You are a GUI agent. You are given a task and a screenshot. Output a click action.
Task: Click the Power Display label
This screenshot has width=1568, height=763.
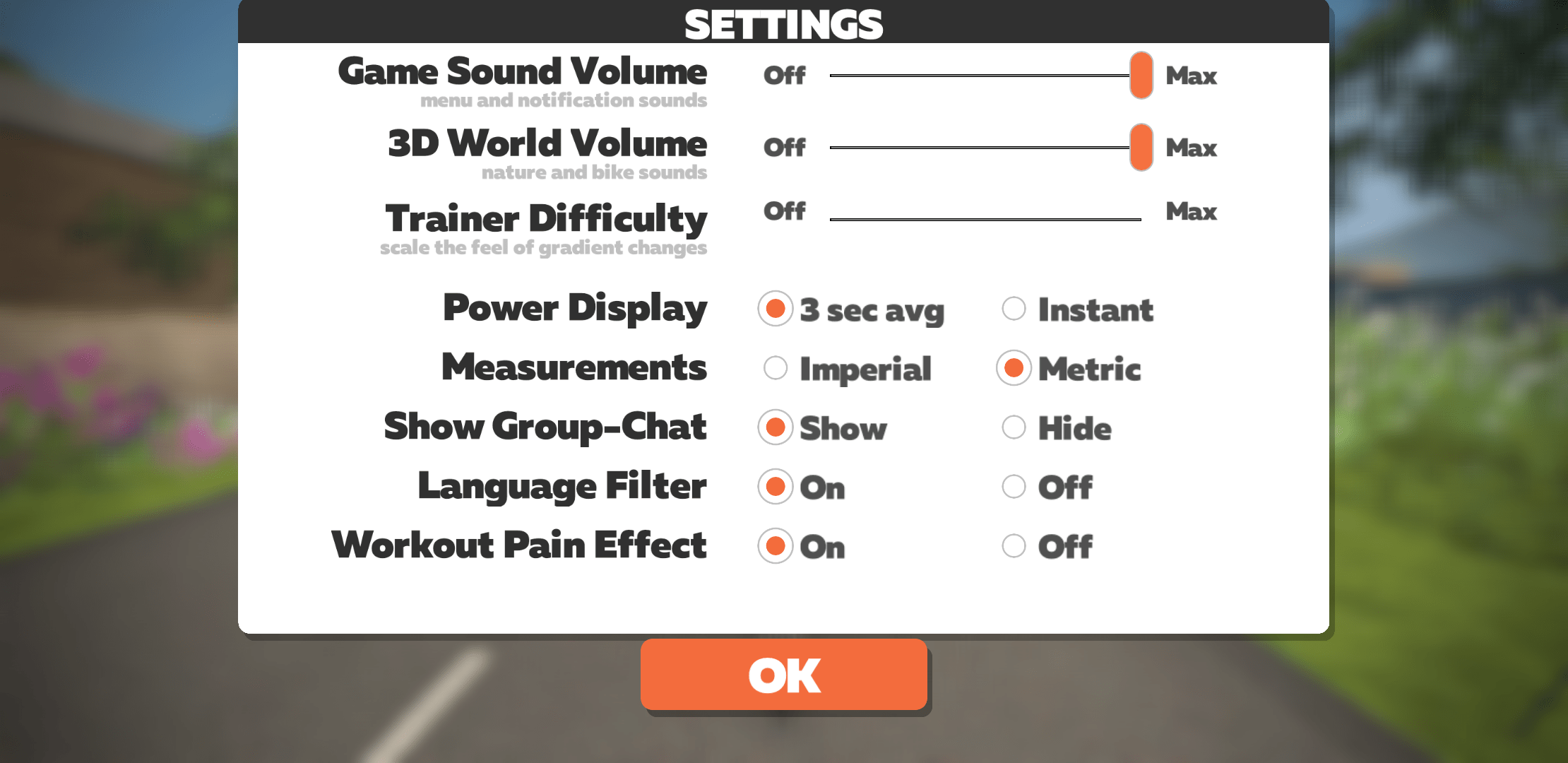click(x=575, y=308)
